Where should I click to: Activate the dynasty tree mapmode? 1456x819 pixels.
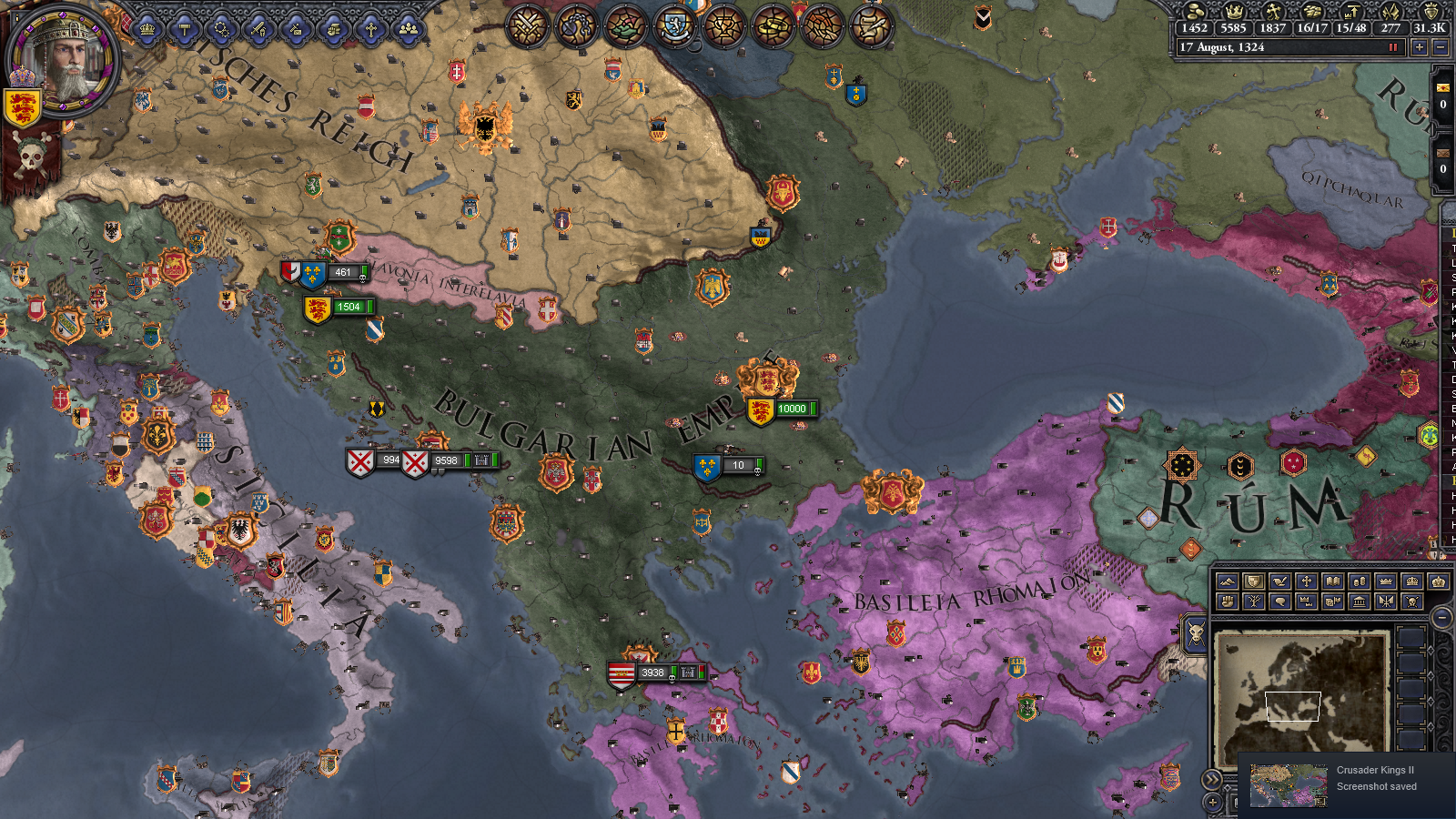(1253, 602)
